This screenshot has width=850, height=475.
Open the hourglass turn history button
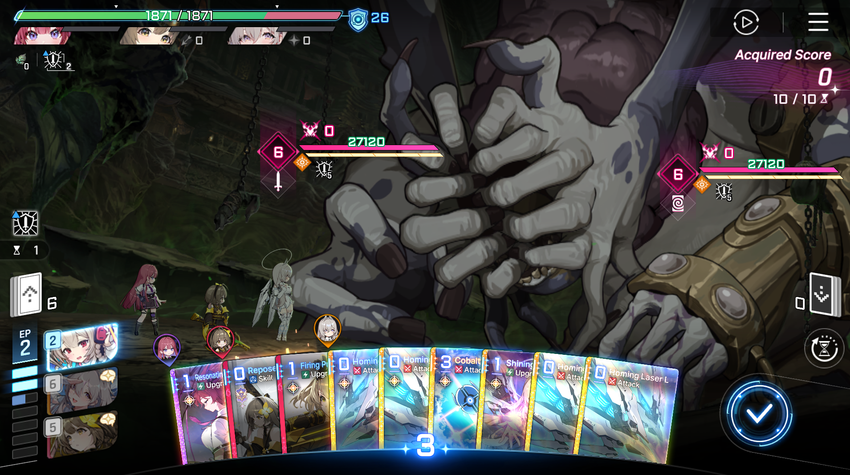[824, 348]
